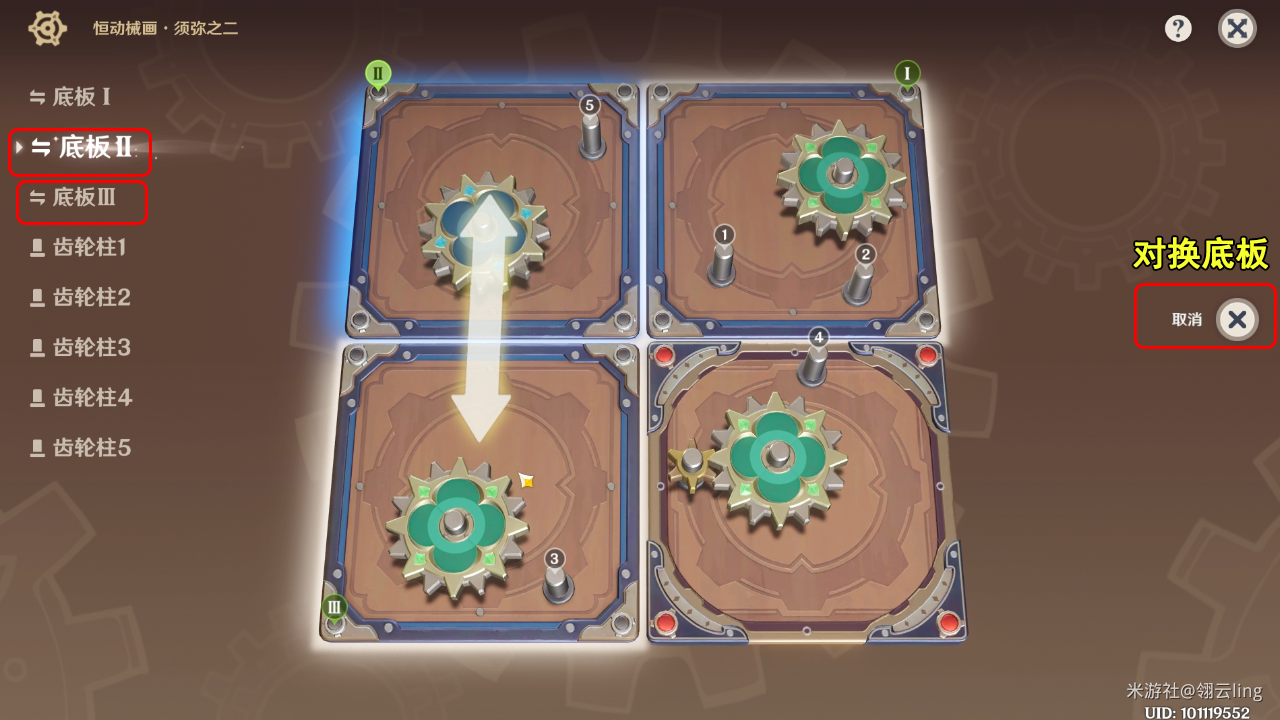Select 齿轮柱5 entry

coord(81,447)
